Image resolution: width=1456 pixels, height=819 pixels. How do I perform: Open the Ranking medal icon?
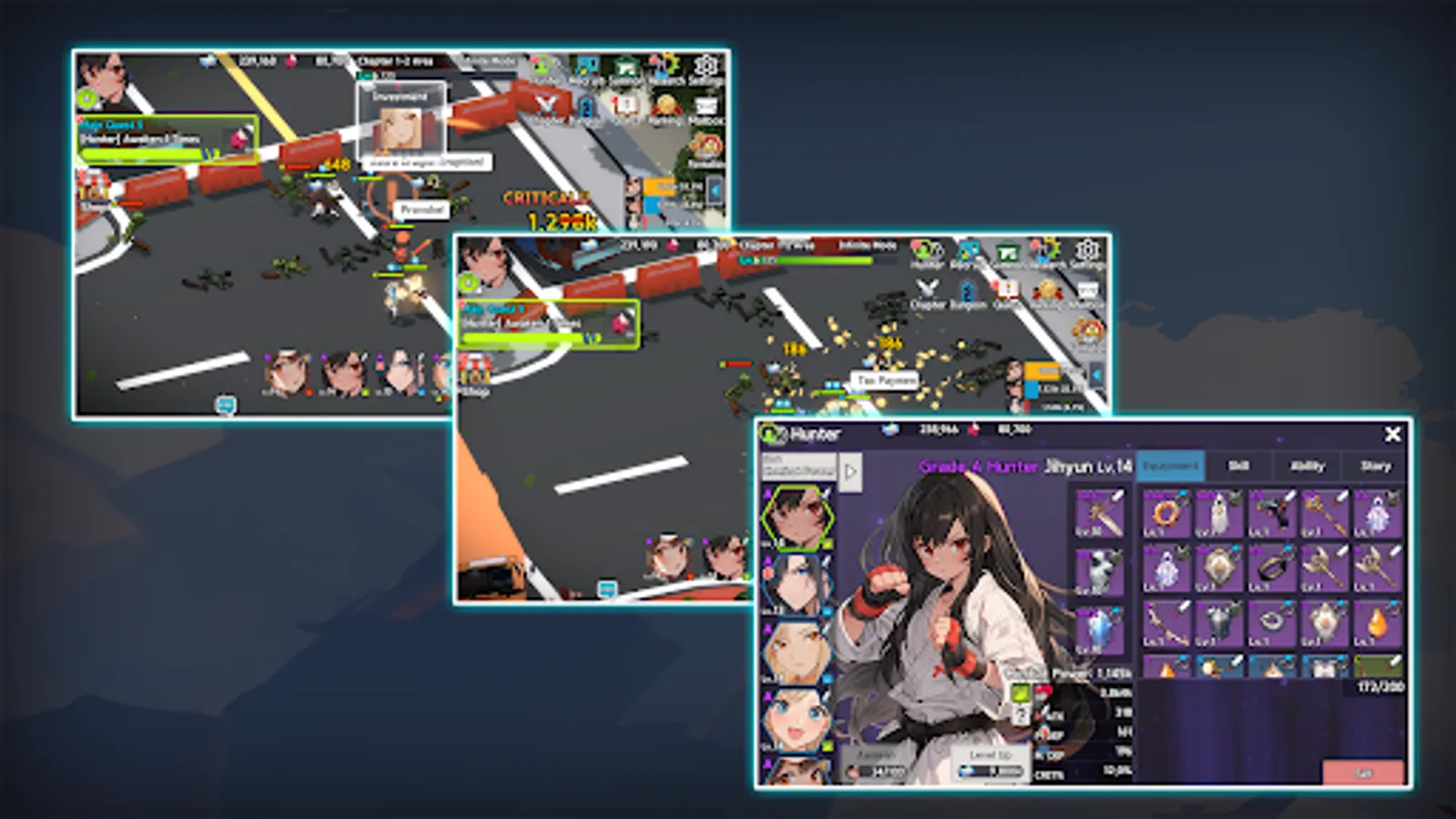click(x=1046, y=289)
